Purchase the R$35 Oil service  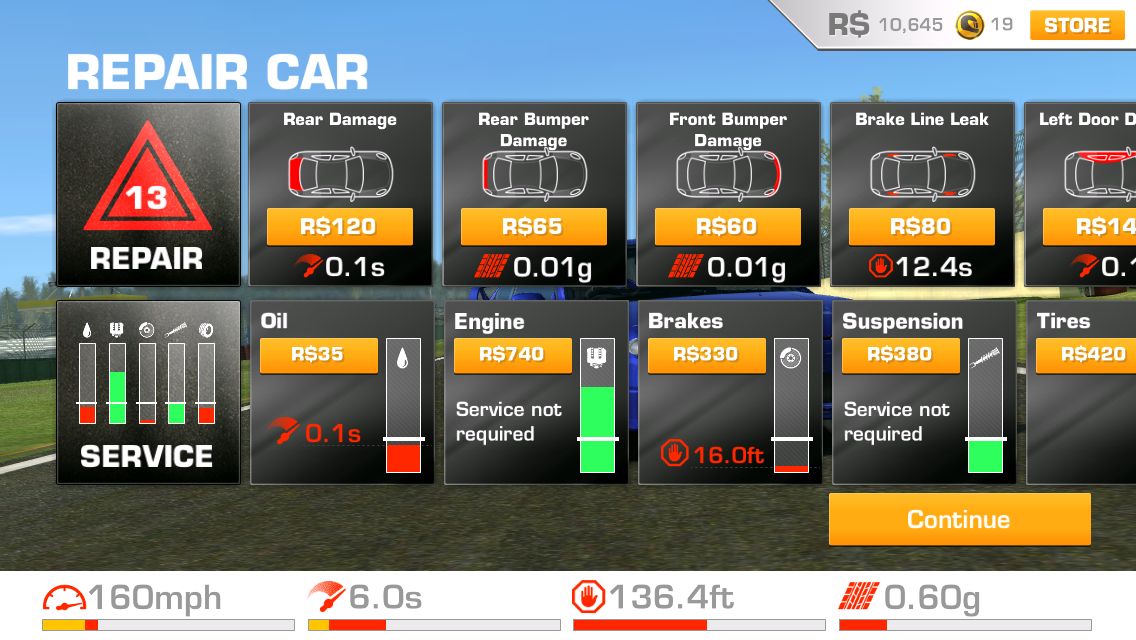coord(318,355)
